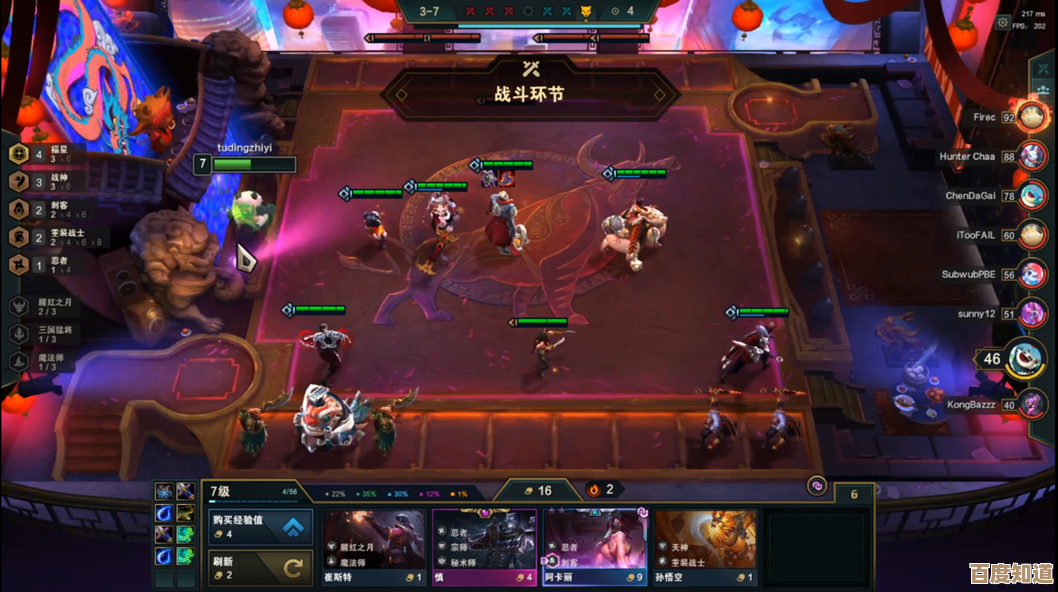The width and height of the screenshot is (1058, 592).
Task: Click the 刺客 trait entry
Action: pos(45,210)
